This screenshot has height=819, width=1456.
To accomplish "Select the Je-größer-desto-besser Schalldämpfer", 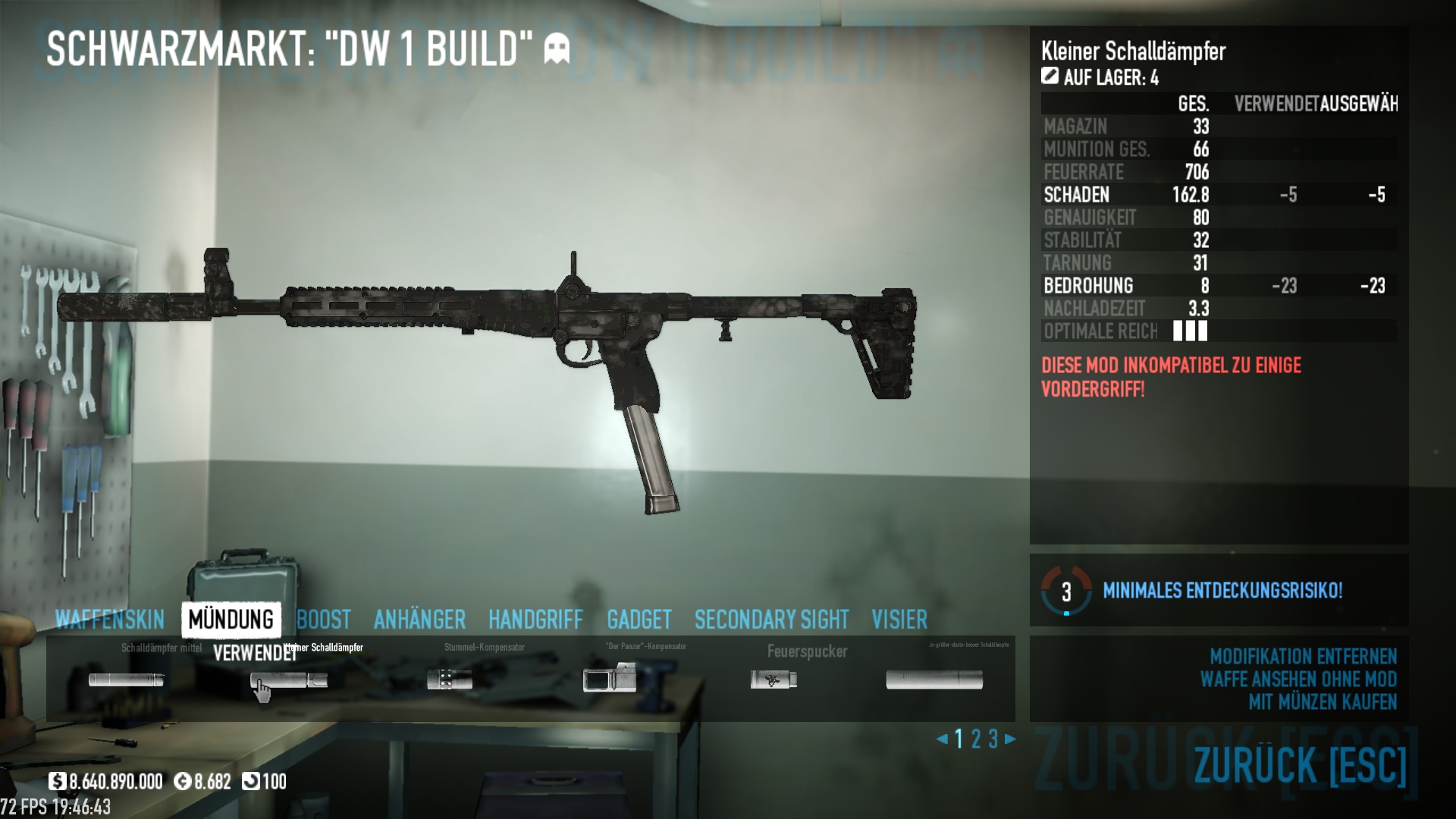I will (x=934, y=679).
